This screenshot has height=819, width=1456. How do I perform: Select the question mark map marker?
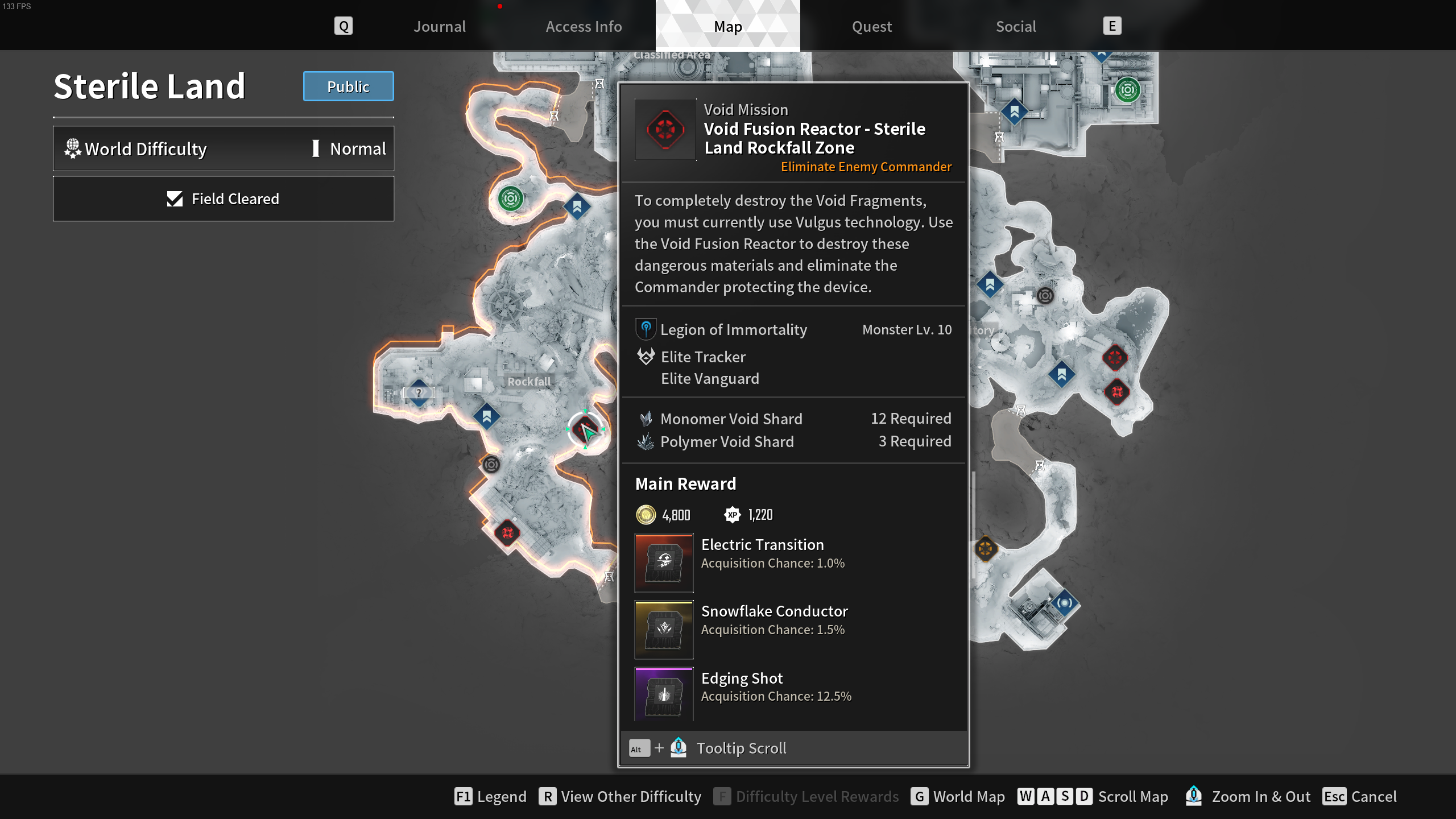tap(419, 392)
